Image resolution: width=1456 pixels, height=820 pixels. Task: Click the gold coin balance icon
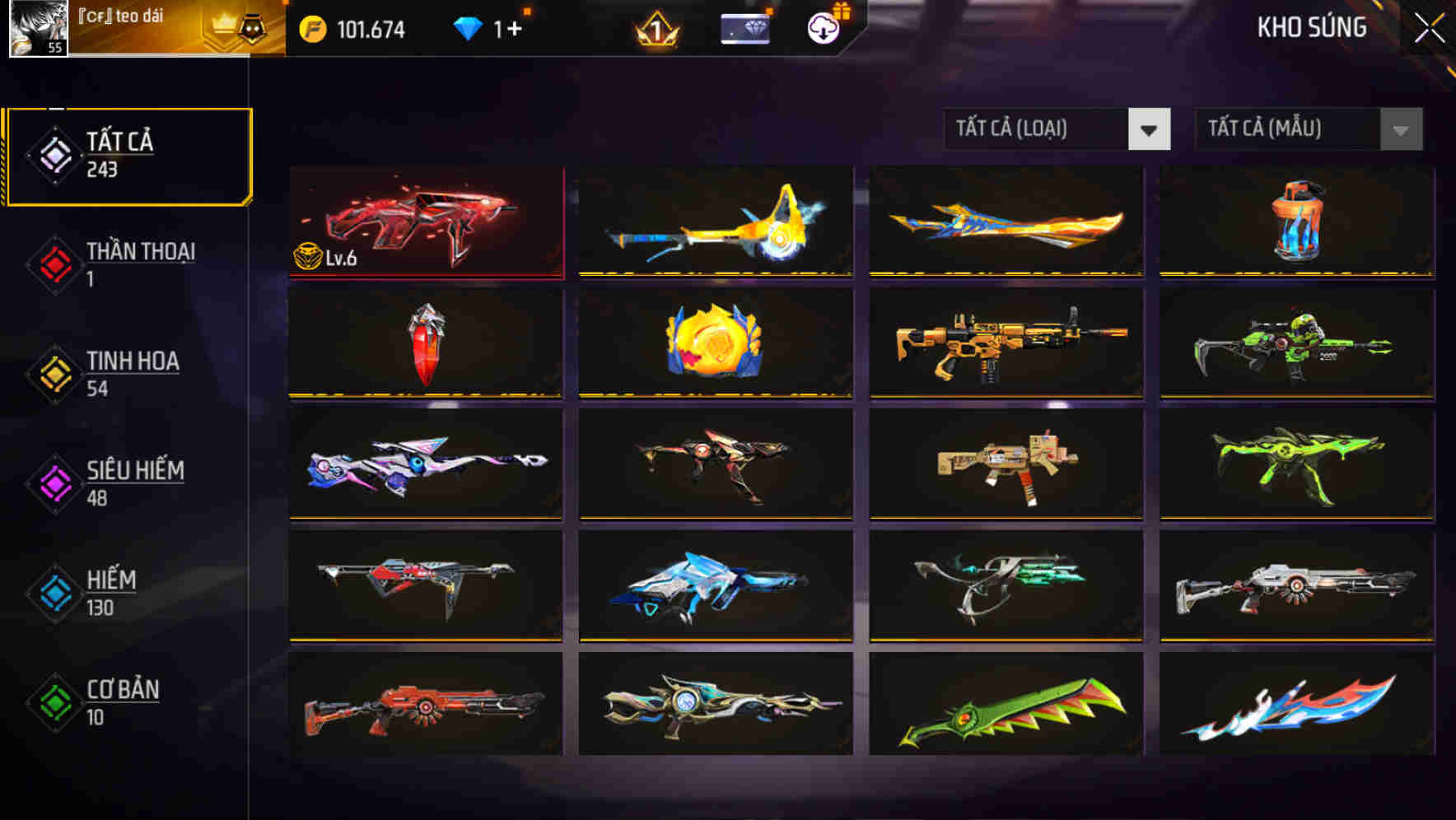click(310, 28)
